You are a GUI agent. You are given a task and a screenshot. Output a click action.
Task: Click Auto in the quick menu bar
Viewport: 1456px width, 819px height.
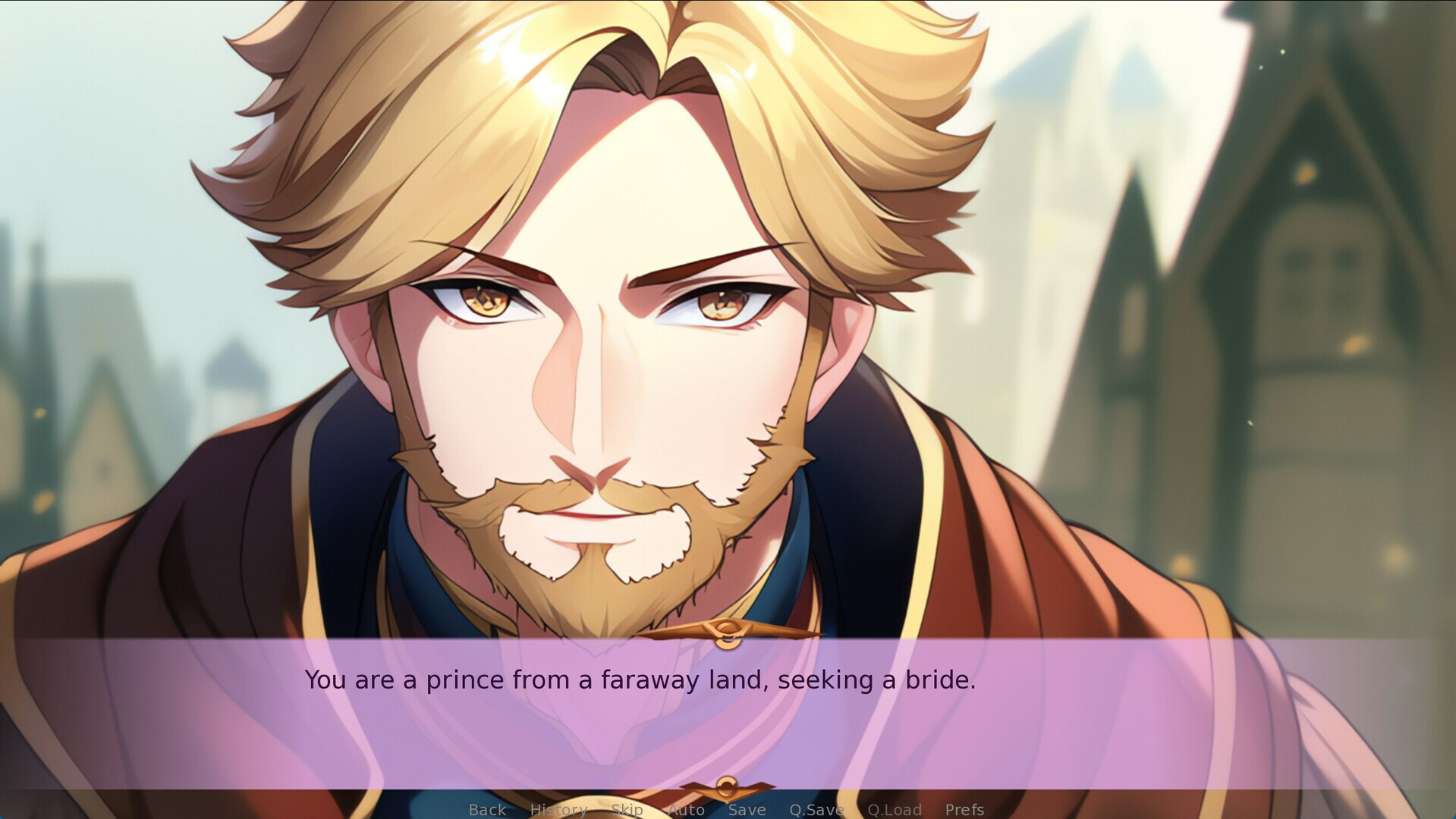pos(687,809)
